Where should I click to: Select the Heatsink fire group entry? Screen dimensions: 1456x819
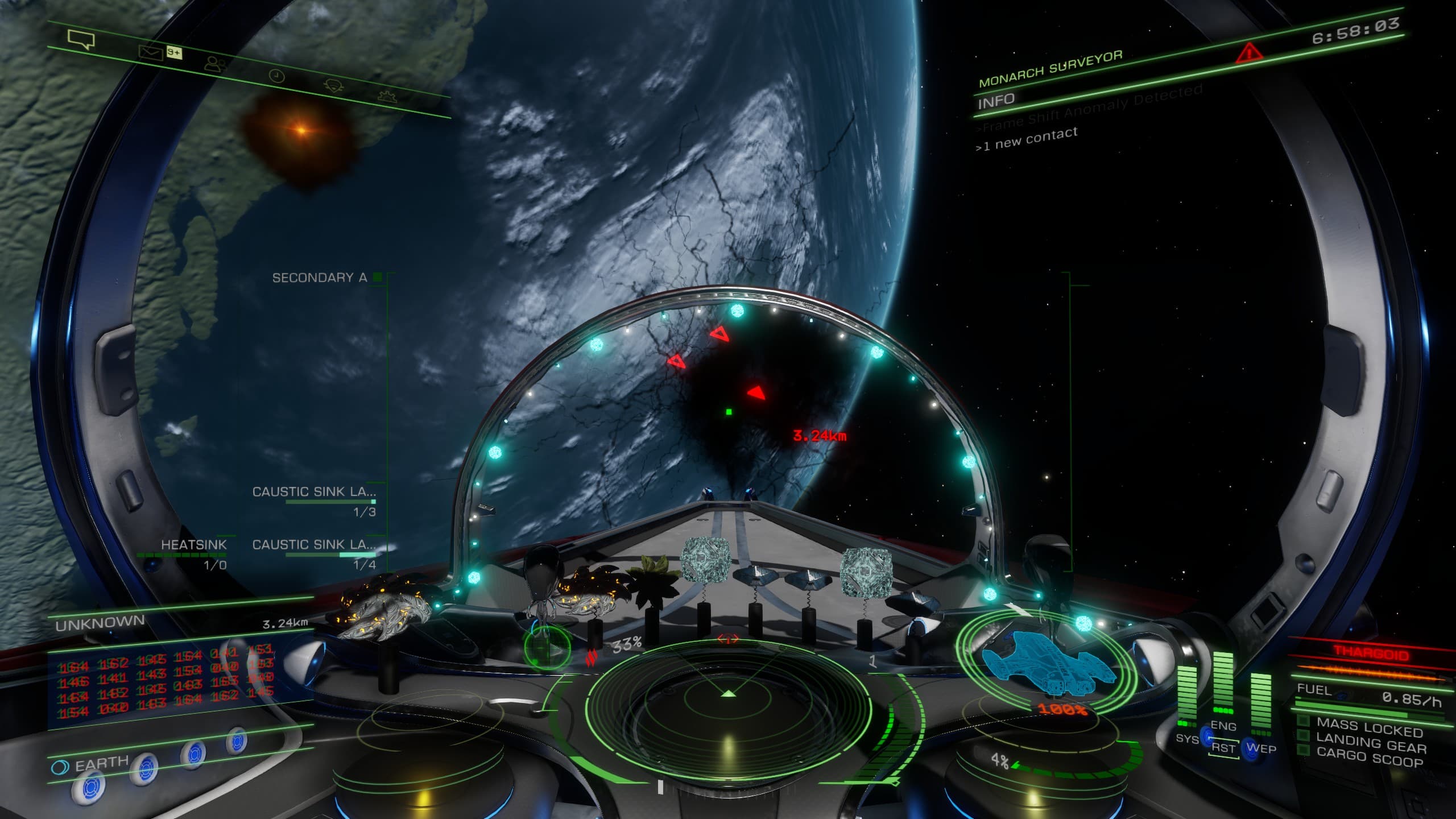pyautogui.click(x=193, y=545)
